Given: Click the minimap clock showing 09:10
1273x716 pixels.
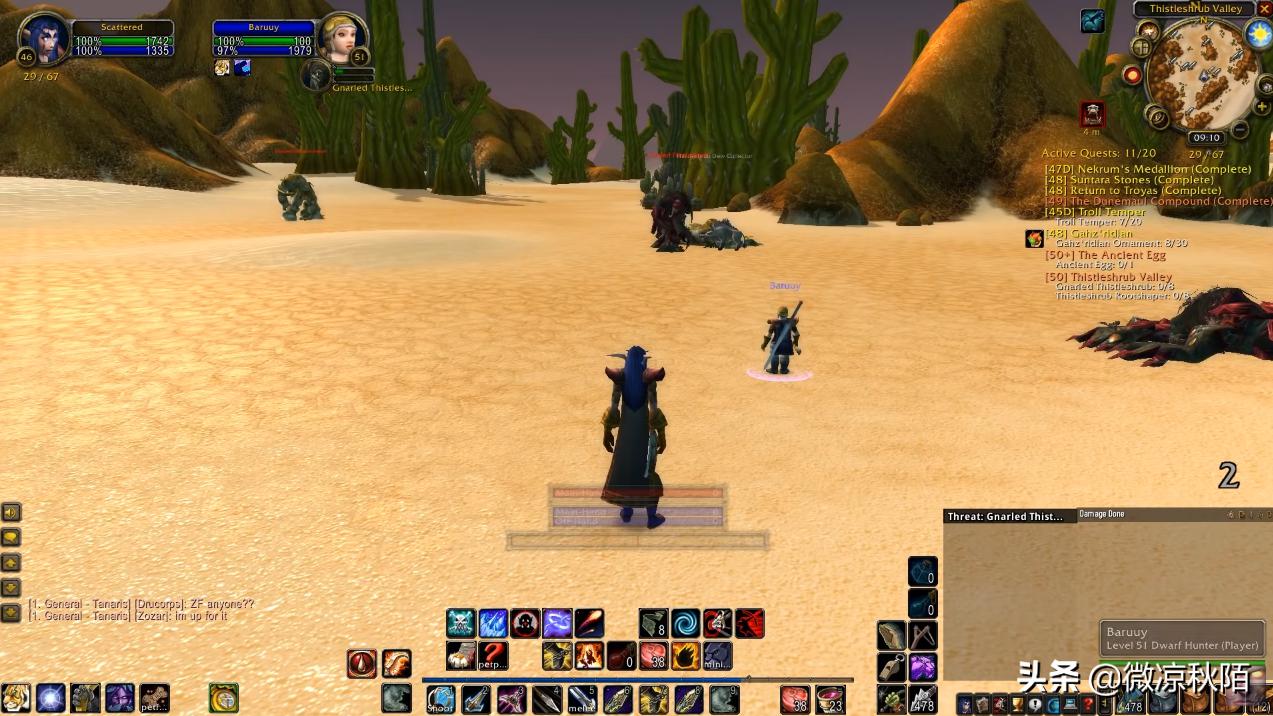Looking at the screenshot, I should [1206, 138].
